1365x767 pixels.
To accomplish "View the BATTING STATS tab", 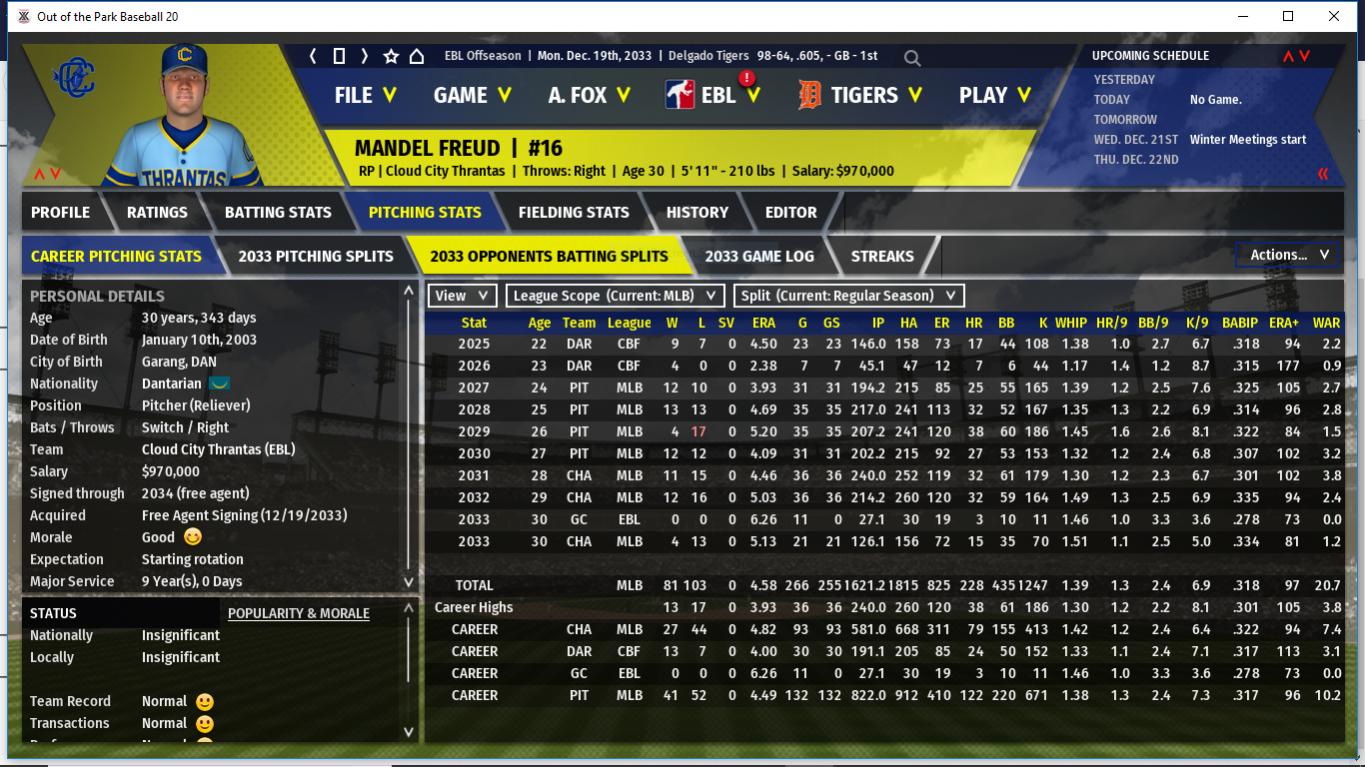I will tap(278, 212).
